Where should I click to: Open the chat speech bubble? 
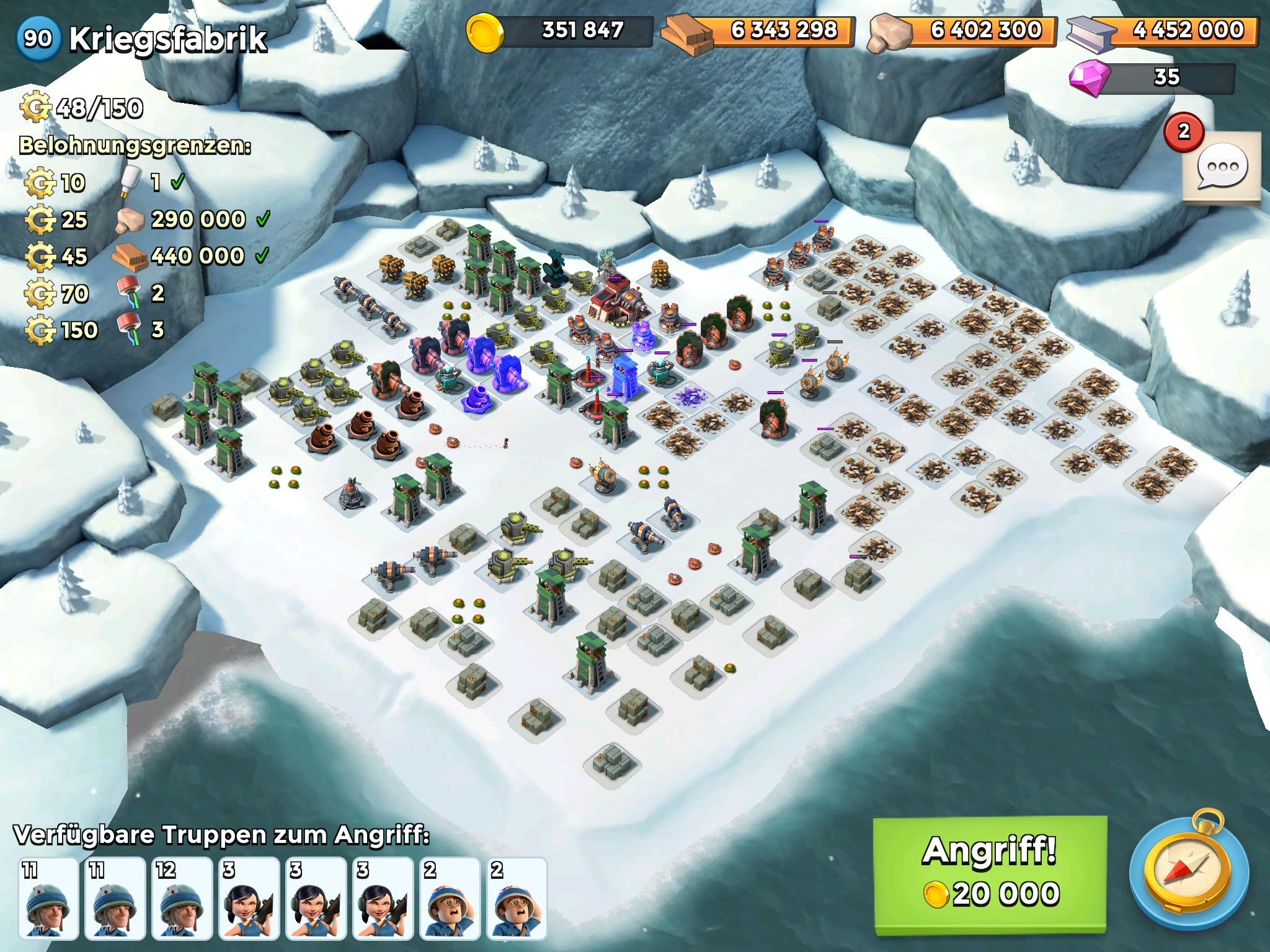[1221, 167]
